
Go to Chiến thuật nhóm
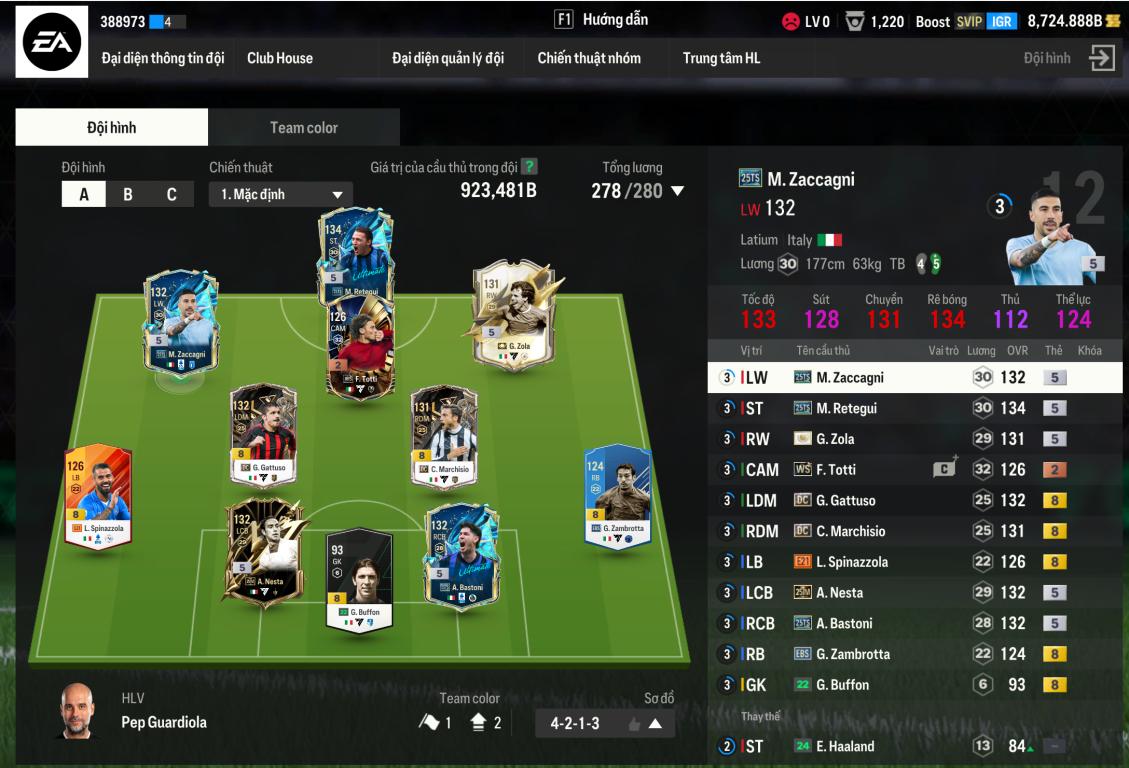[x=589, y=58]
